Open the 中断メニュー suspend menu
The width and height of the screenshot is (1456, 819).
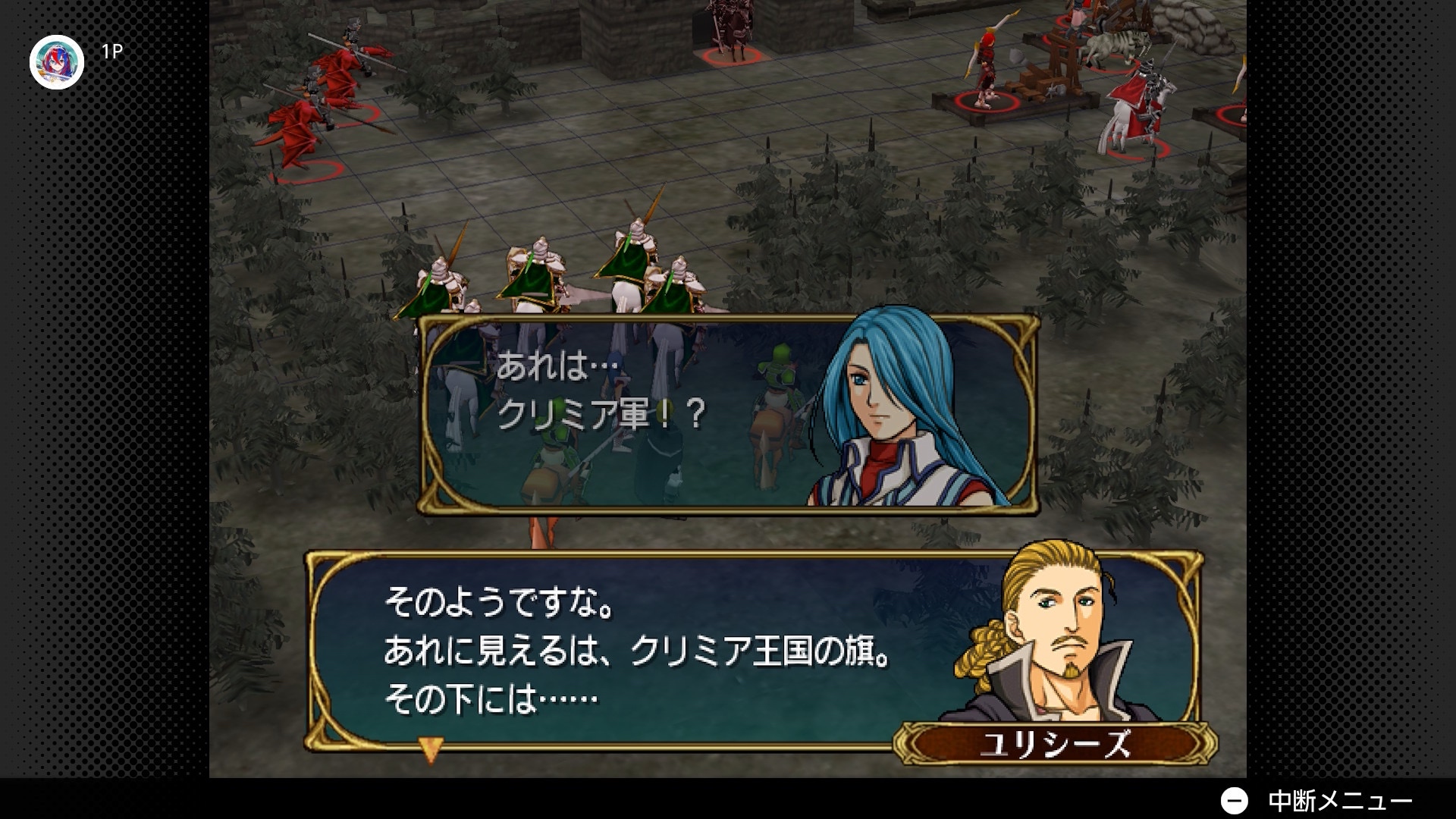(x=1316, y=800)
